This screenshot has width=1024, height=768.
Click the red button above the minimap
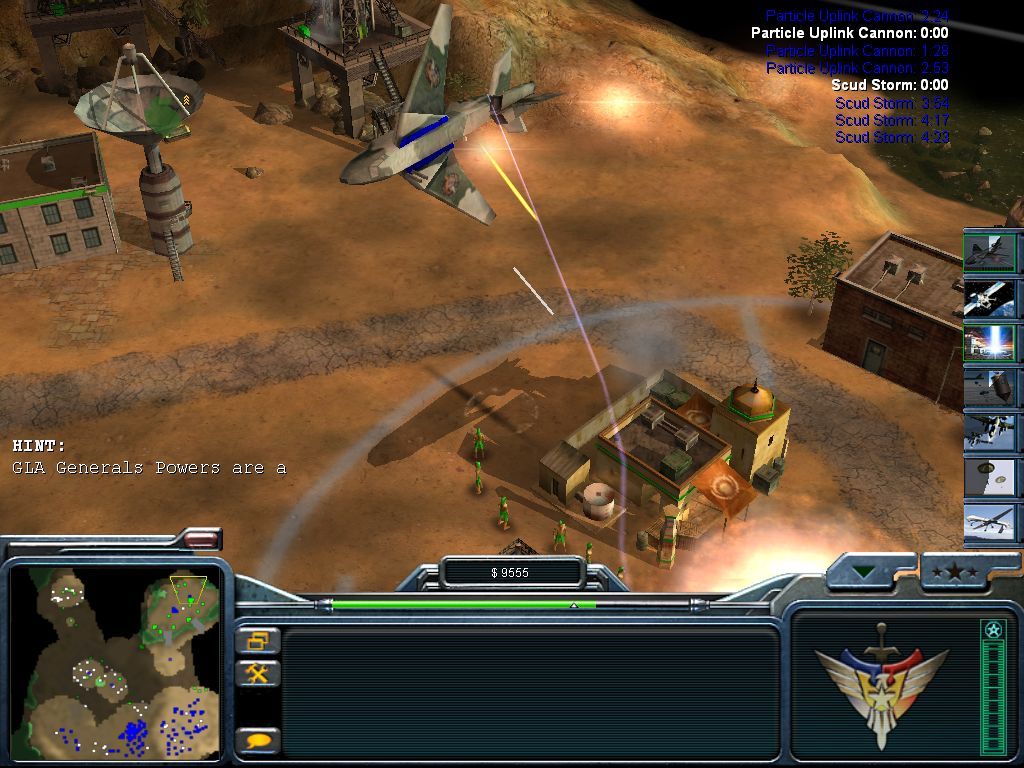(x=201, y=539)
